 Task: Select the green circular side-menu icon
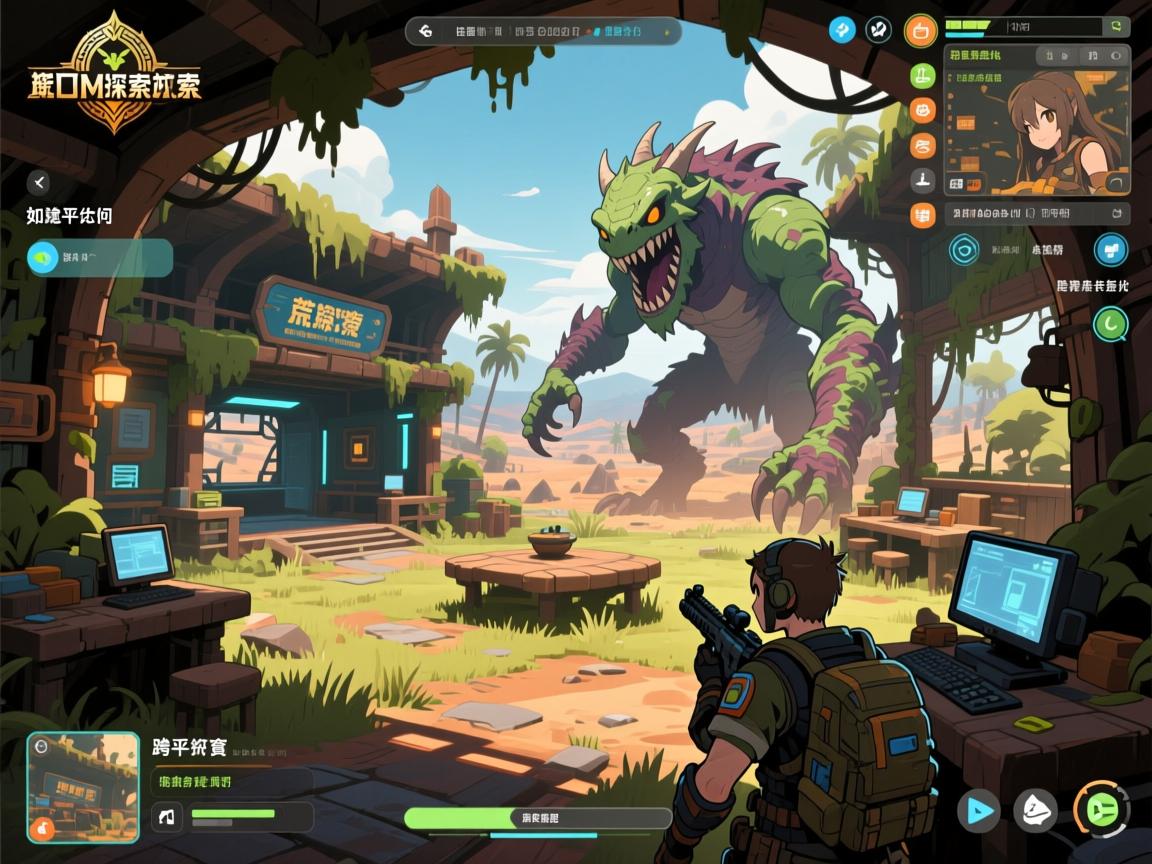[923, 75]
